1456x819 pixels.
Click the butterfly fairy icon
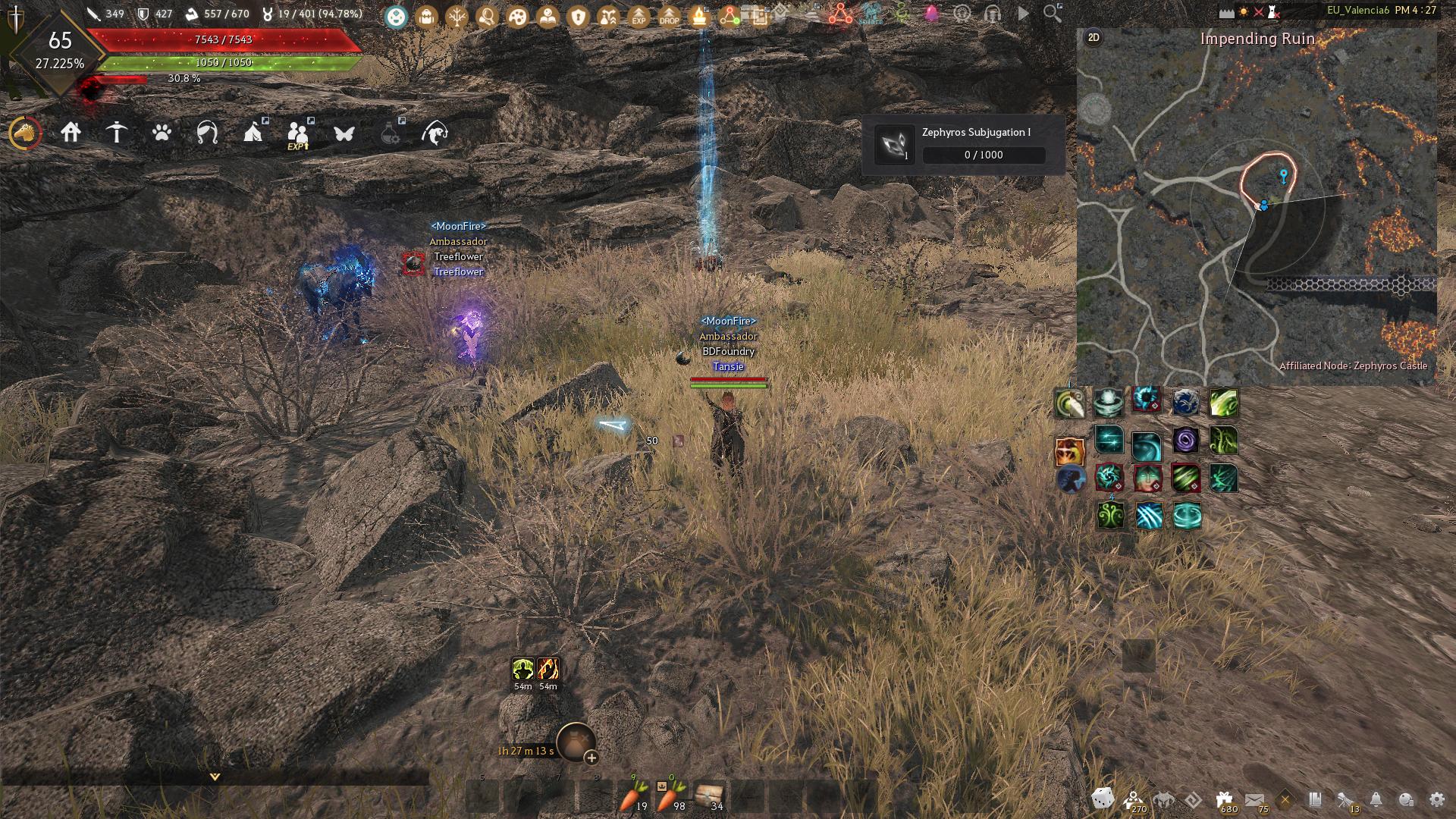pyautogui.click(x=344, y=133)
